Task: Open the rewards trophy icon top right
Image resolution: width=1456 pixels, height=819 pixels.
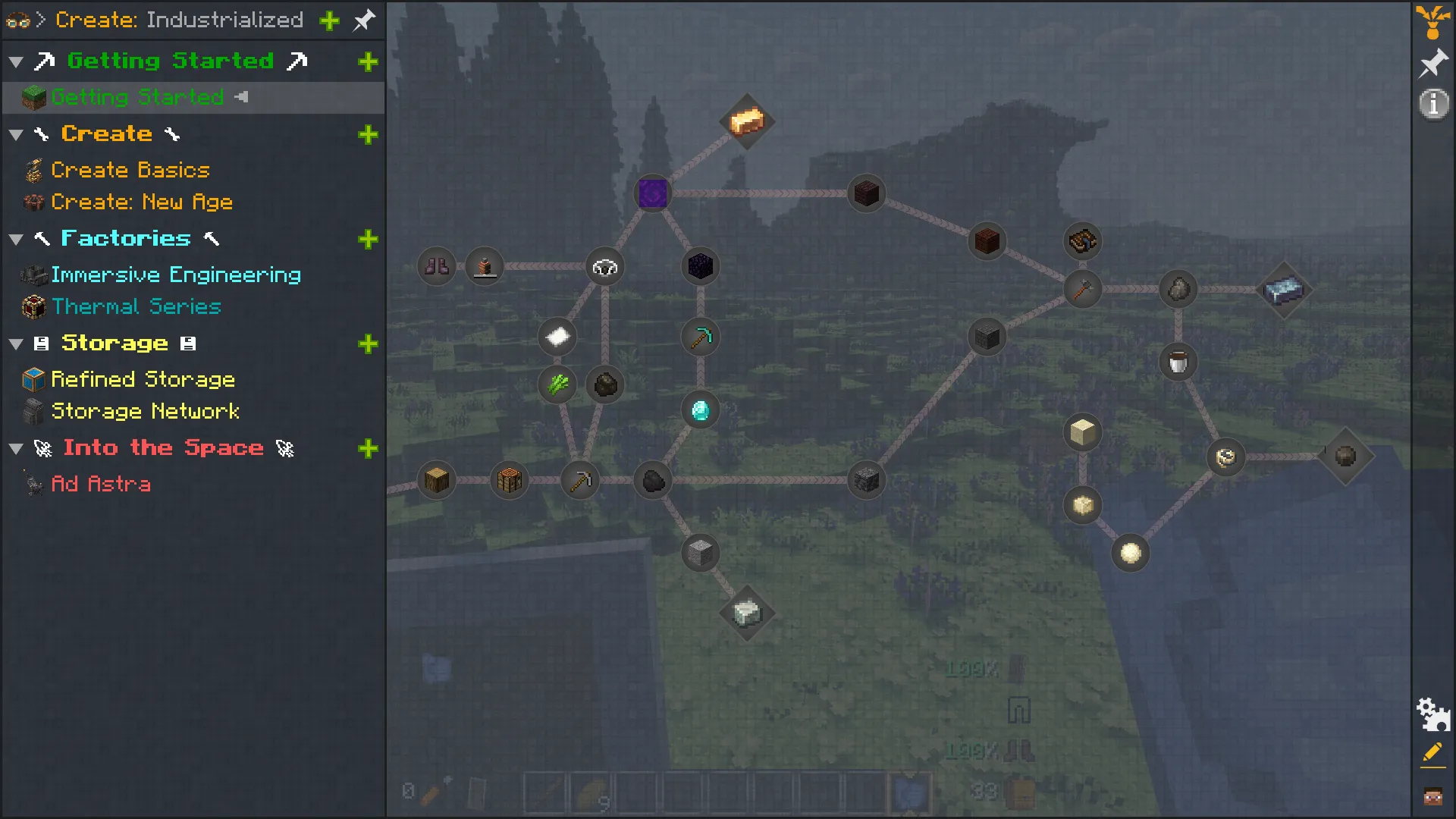Action: [1434, 20]
